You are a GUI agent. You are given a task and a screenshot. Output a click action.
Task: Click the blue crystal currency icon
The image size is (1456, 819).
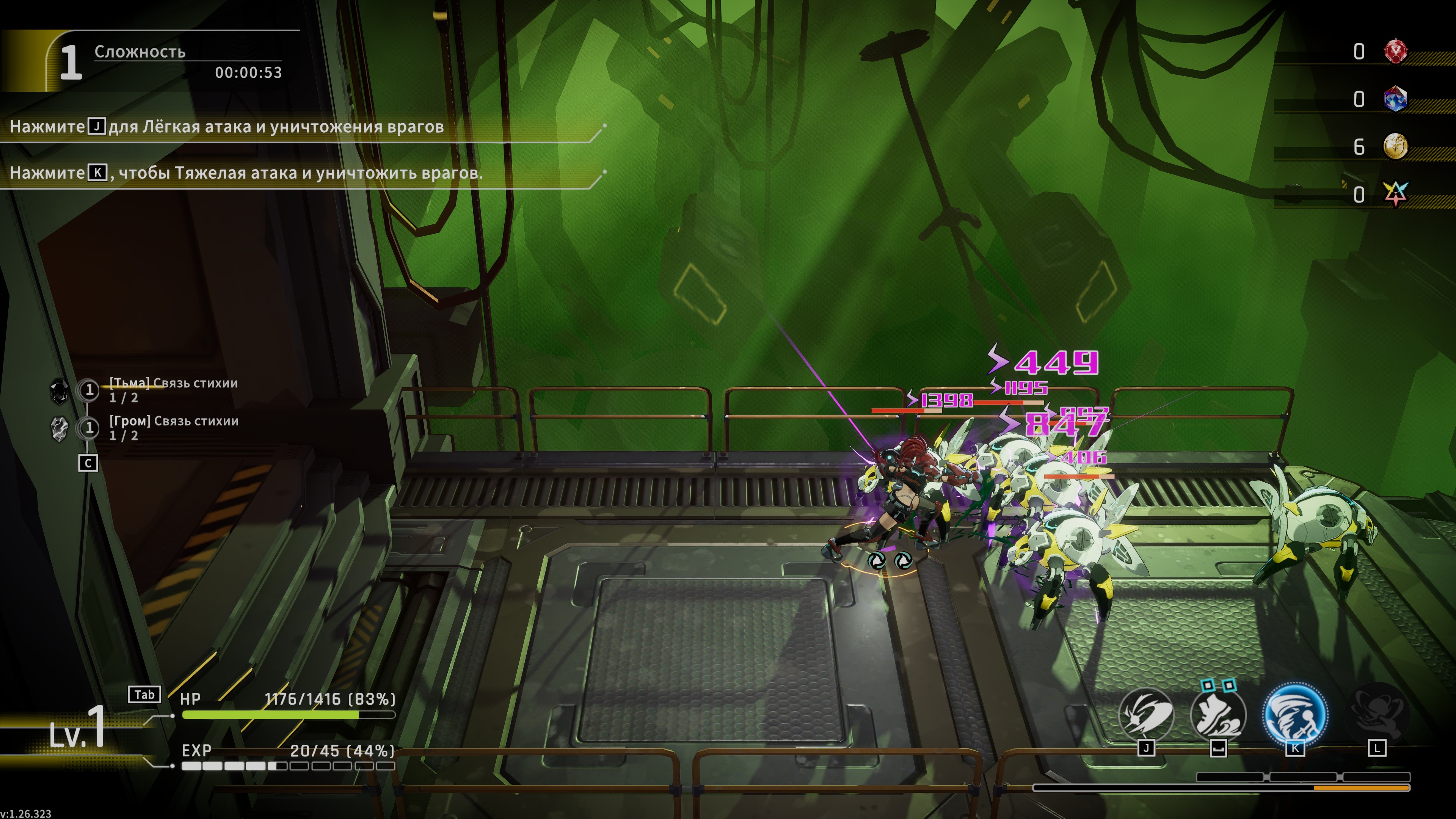click(x=1395, y=99)
